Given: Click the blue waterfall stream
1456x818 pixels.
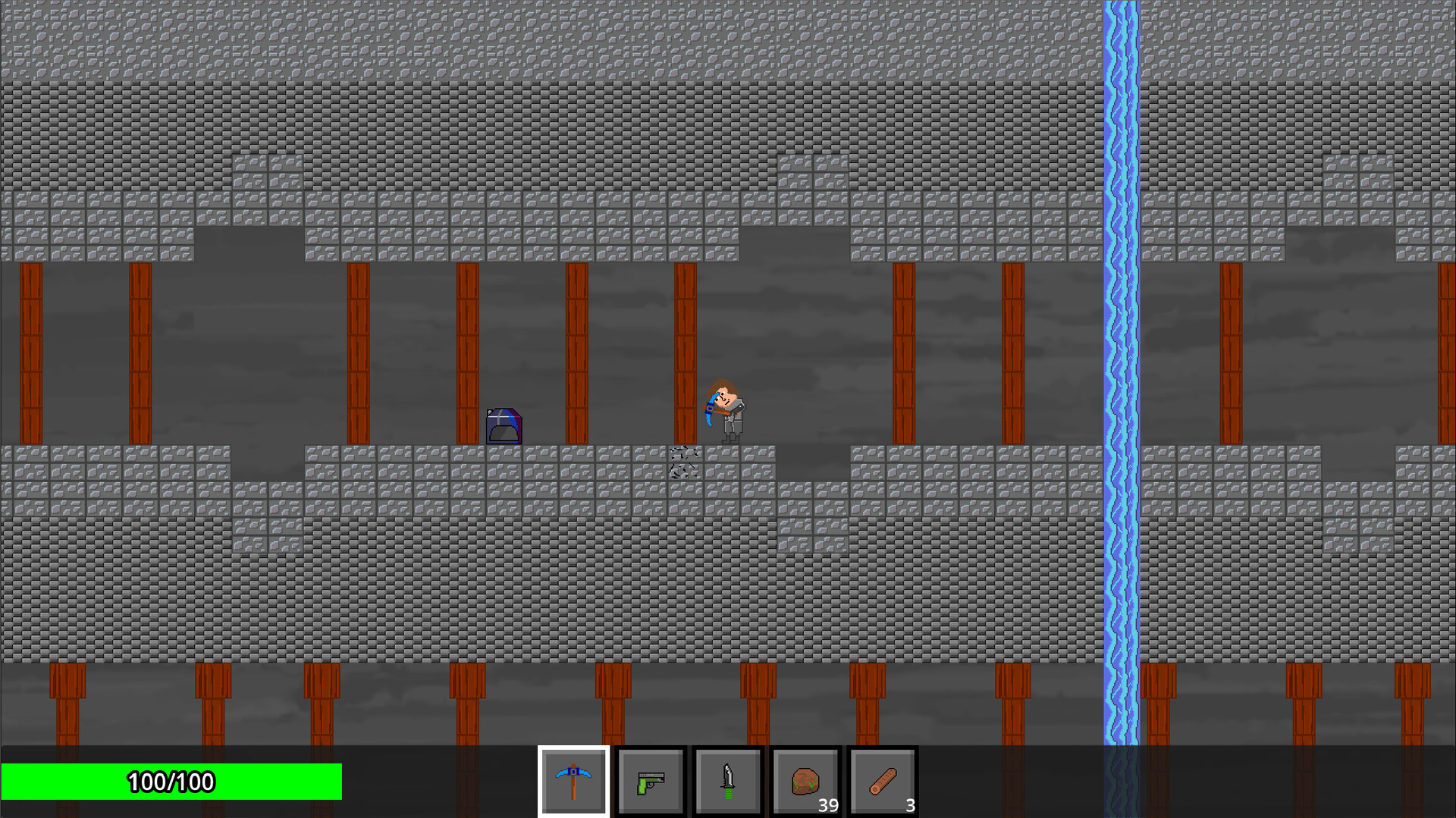Looking at the screenshot, I should 1121,379.
